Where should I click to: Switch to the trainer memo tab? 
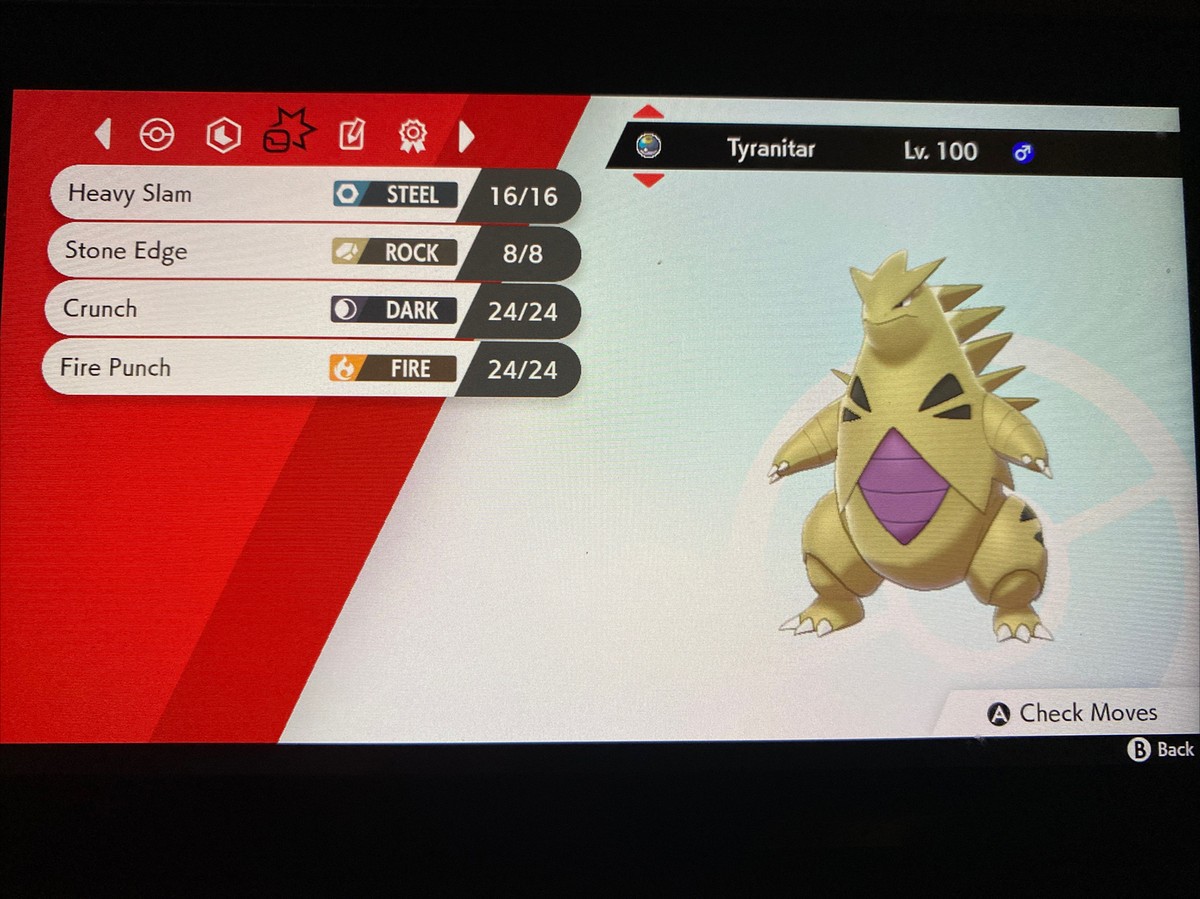click(x=352, y=135)
